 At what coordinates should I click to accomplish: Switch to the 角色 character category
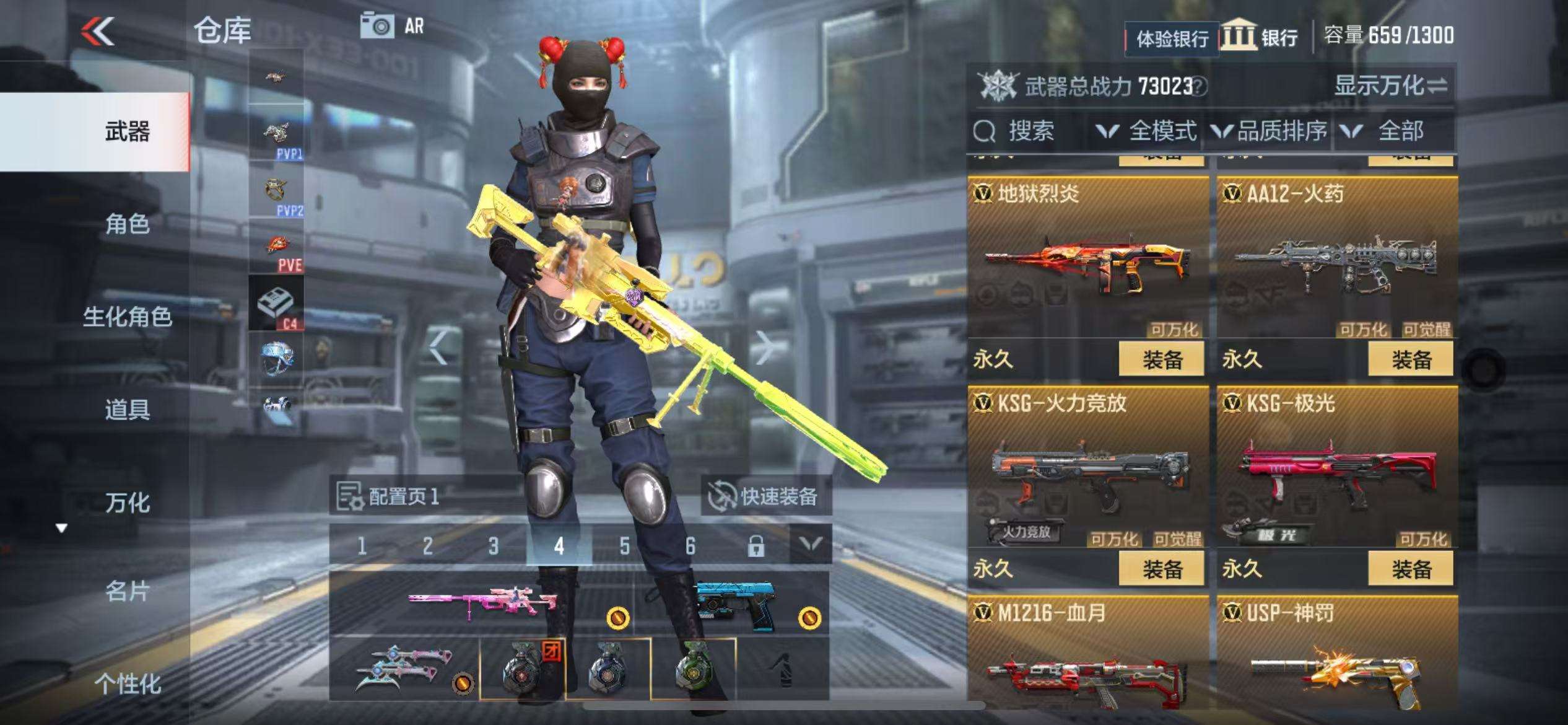click(x=127, y=224)
